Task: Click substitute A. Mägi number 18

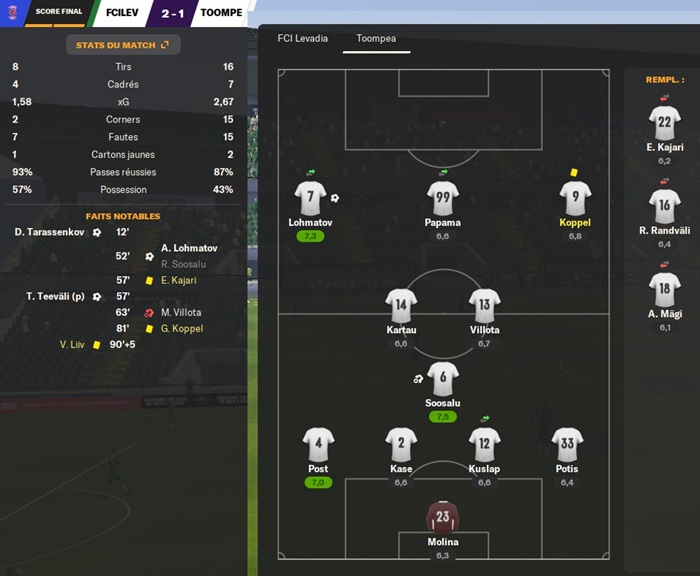Action: [x=664, y=290]
